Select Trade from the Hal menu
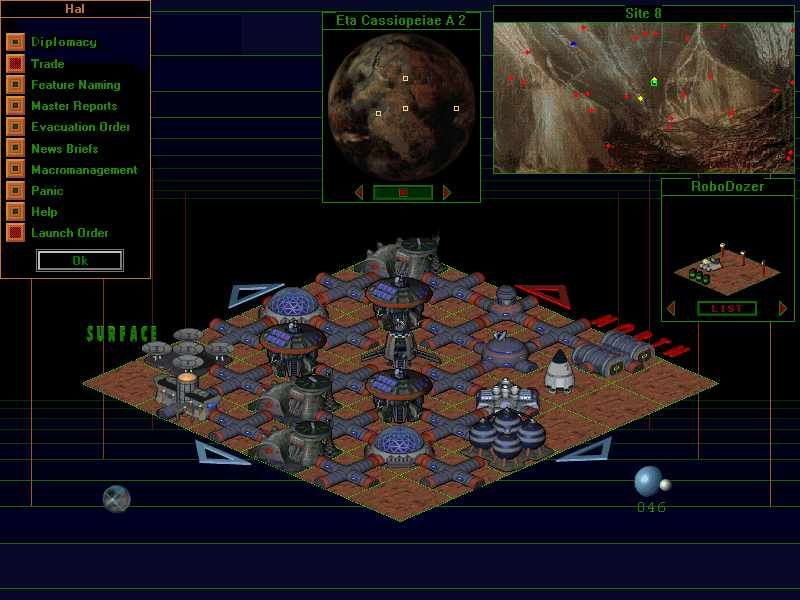 (47, 63)
